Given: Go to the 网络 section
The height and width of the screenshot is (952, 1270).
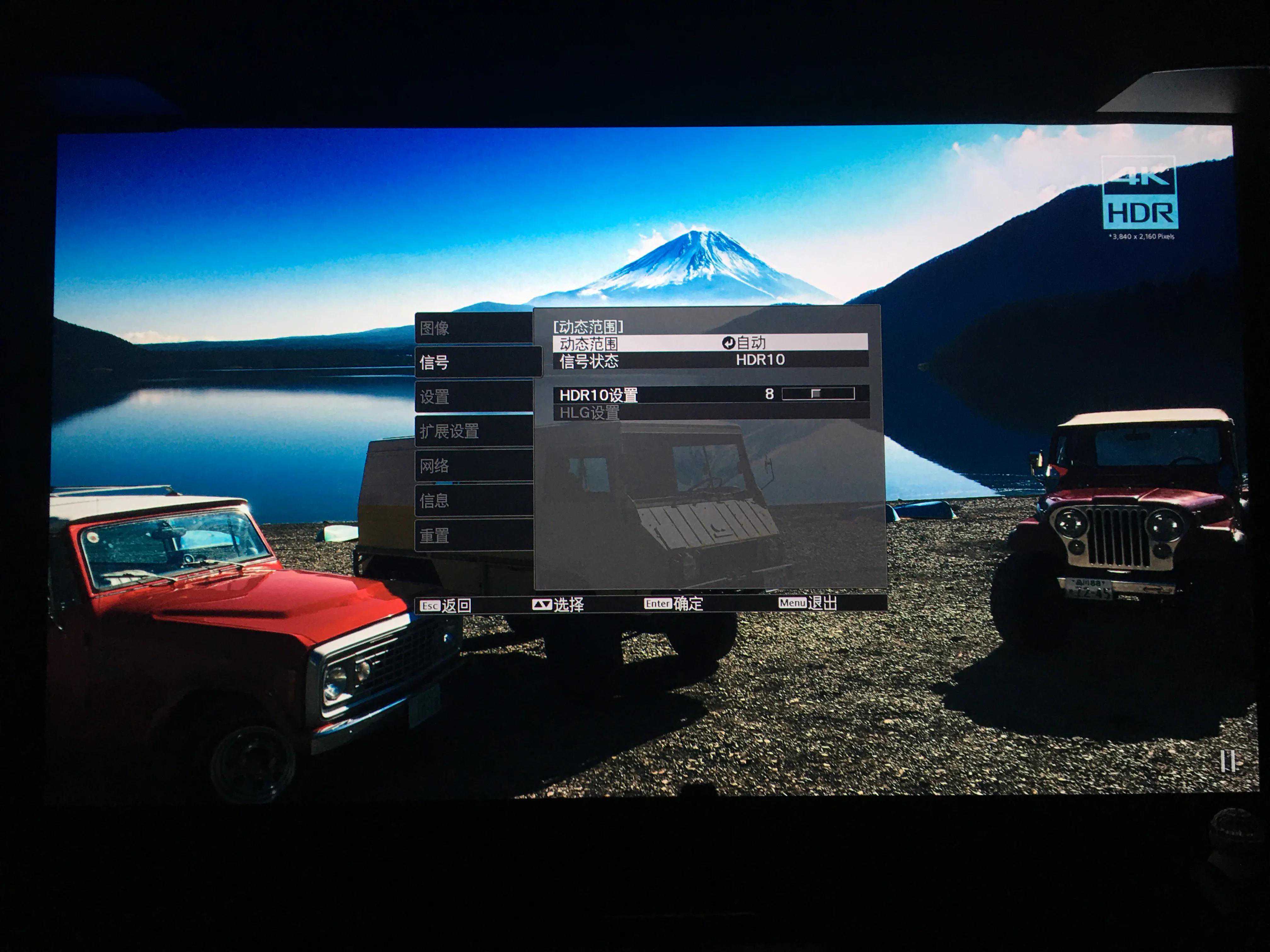Looking at the screenshot, I should click(x=473, y=465).
